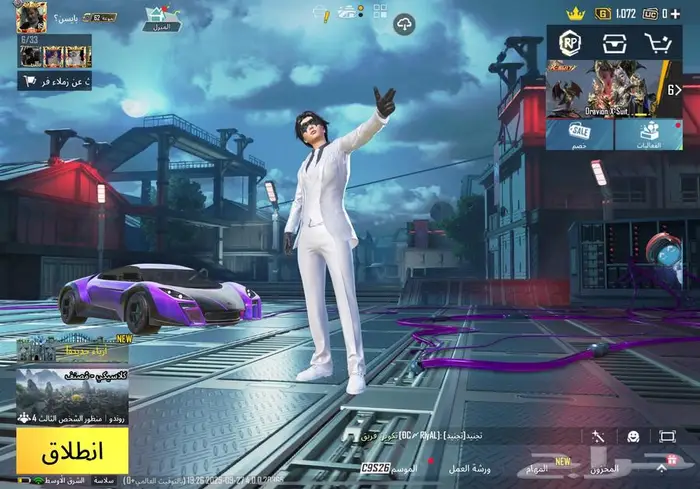Open the Royale Pass RP icon
The height and width of the screenshot is (489, 700).
click(x=571, y=43)
